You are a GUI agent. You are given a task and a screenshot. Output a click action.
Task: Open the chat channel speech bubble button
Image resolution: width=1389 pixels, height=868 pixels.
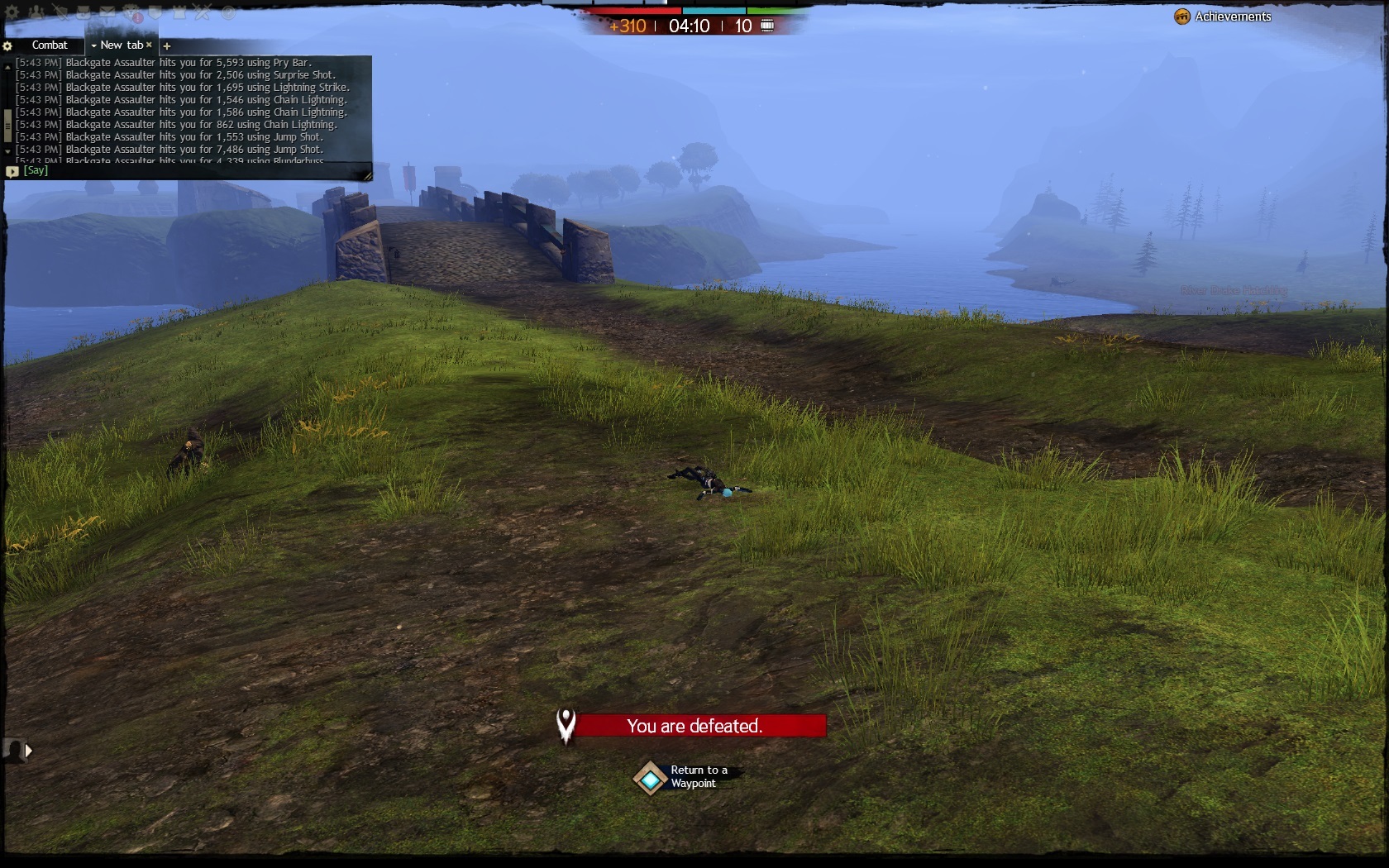(12, 172)
